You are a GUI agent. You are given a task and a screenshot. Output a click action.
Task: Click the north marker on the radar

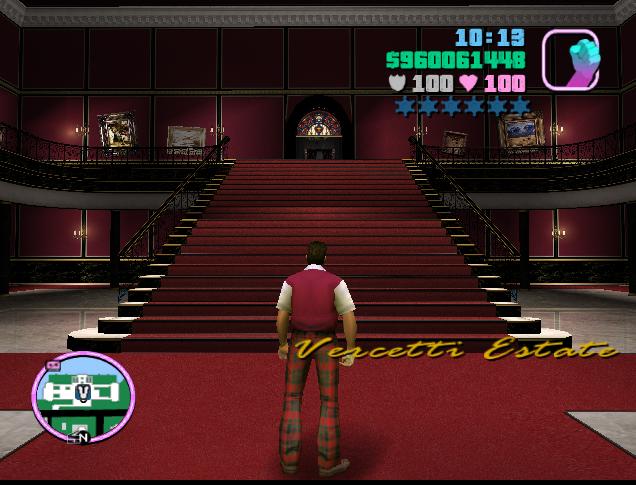click(84, 437)
